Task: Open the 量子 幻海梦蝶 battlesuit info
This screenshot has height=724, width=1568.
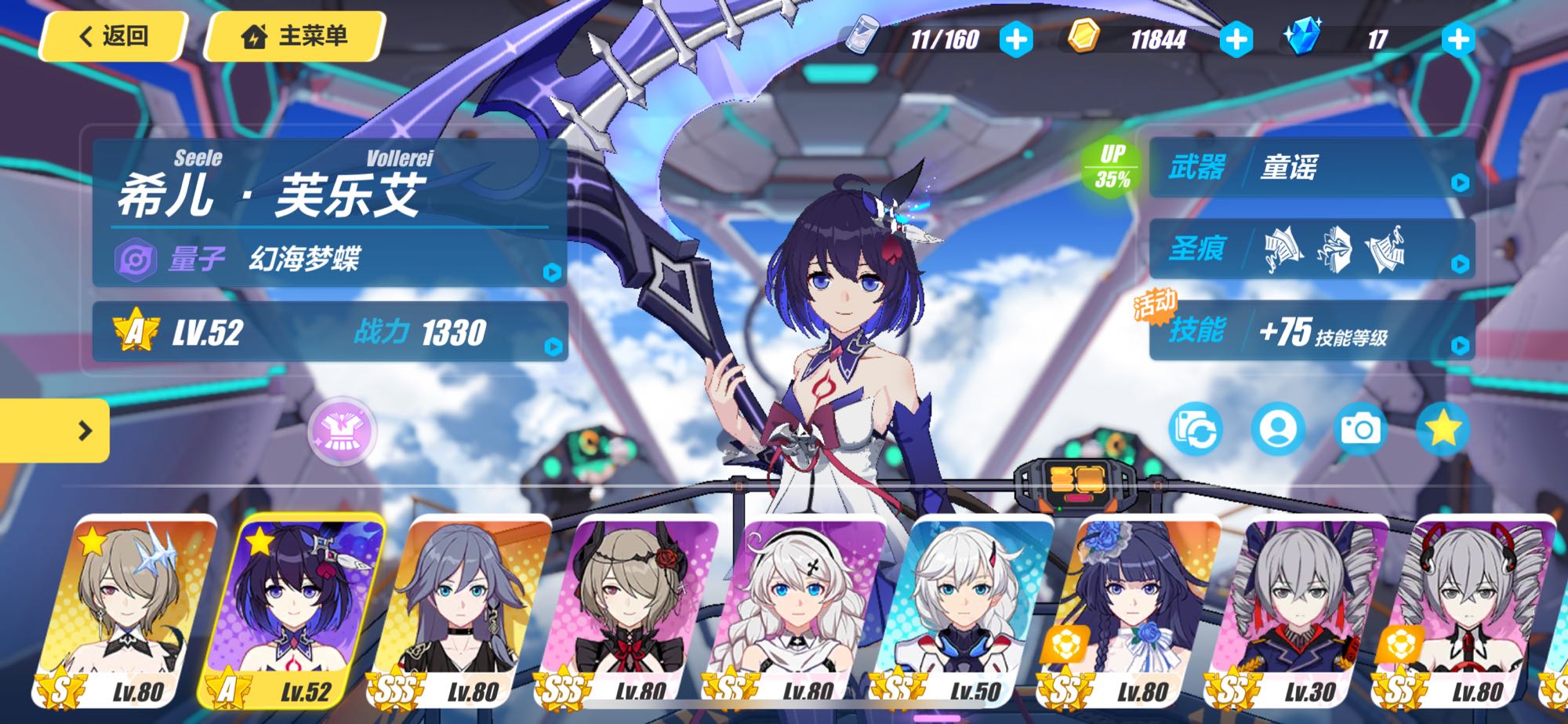Action: click(x=329, y=258)
